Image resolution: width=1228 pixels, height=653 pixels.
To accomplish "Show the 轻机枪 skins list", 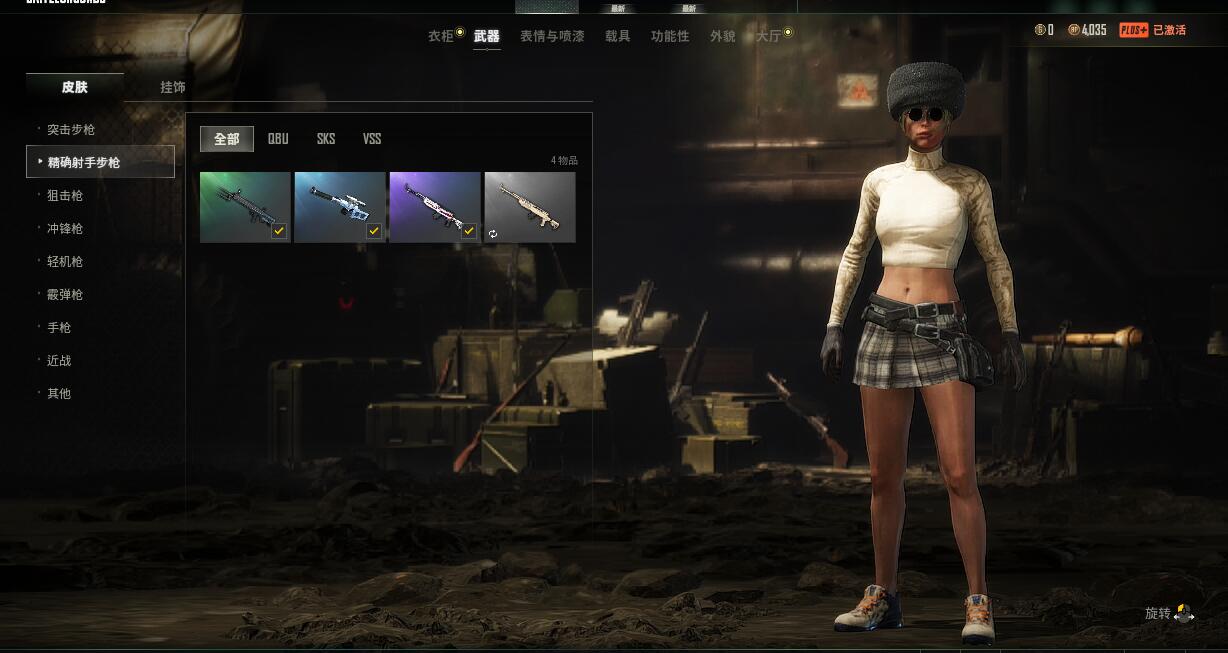I will pyautogui.click(x=65, y=262).
